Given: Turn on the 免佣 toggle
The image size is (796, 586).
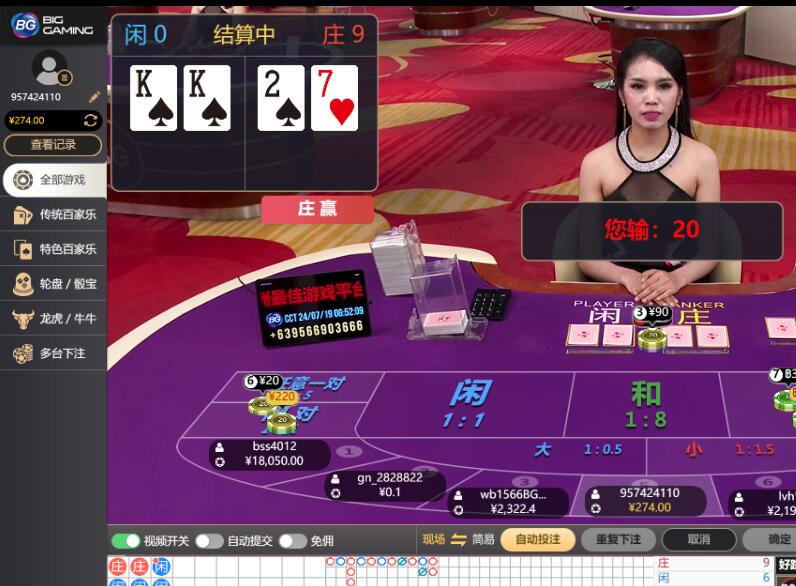Looking at the screenshot, I should click(292, 541).
